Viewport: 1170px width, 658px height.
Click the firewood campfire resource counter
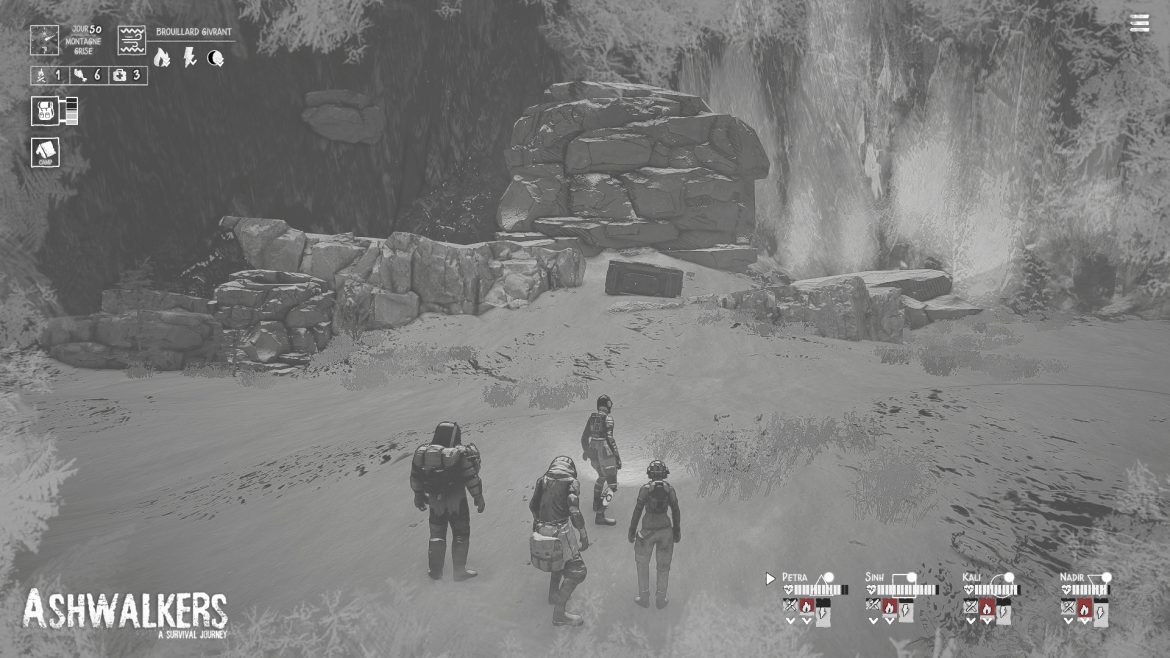(50, 75)
